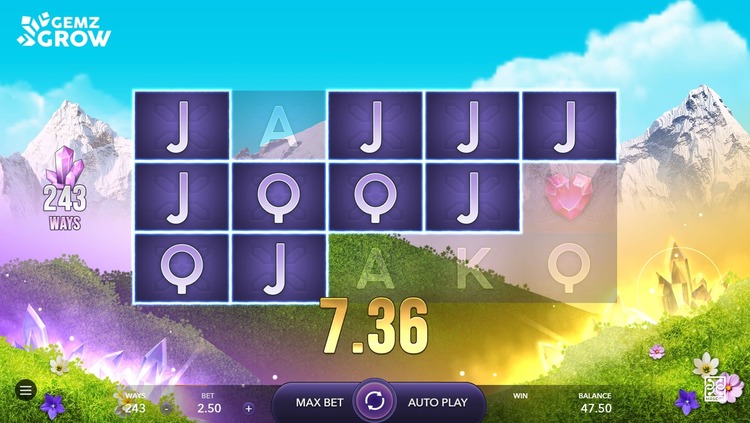This screenshot has height=423, width=750.
Task: Start Auto Play
Action: [437, 403]
